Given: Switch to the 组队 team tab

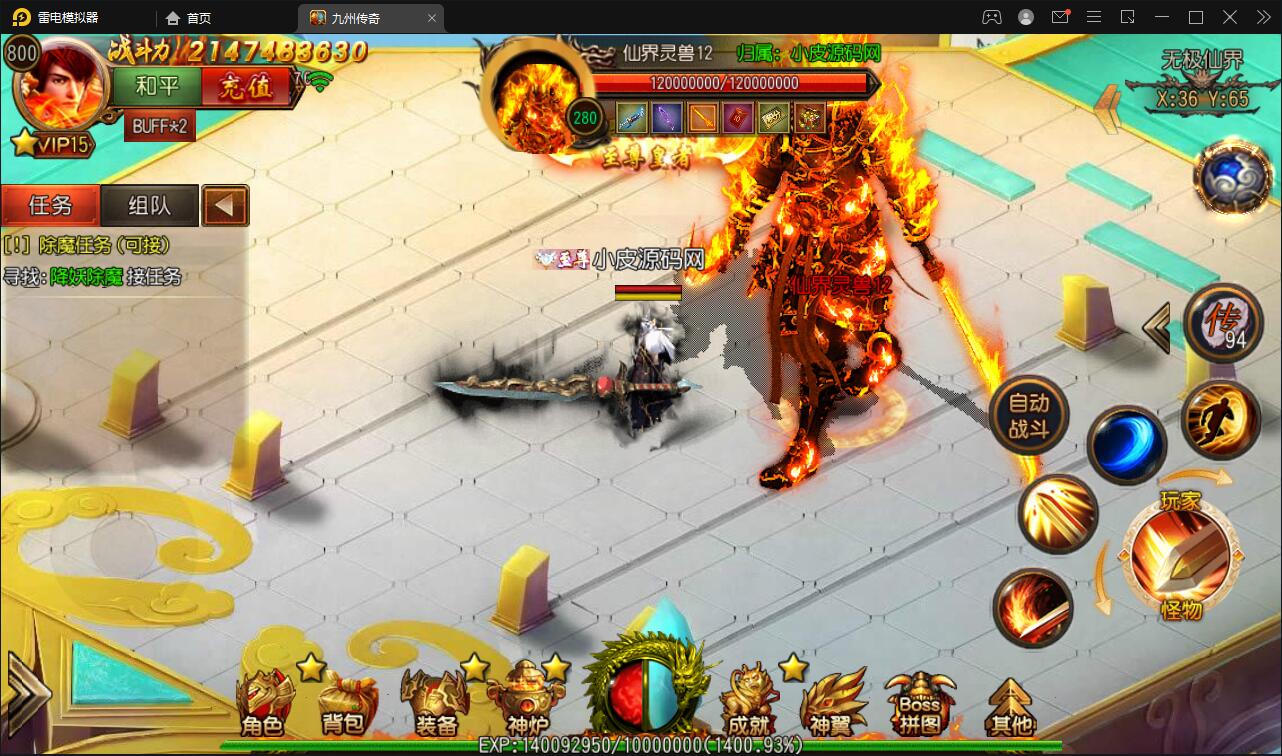Looking at the screenshot, I should click(150, 206).
